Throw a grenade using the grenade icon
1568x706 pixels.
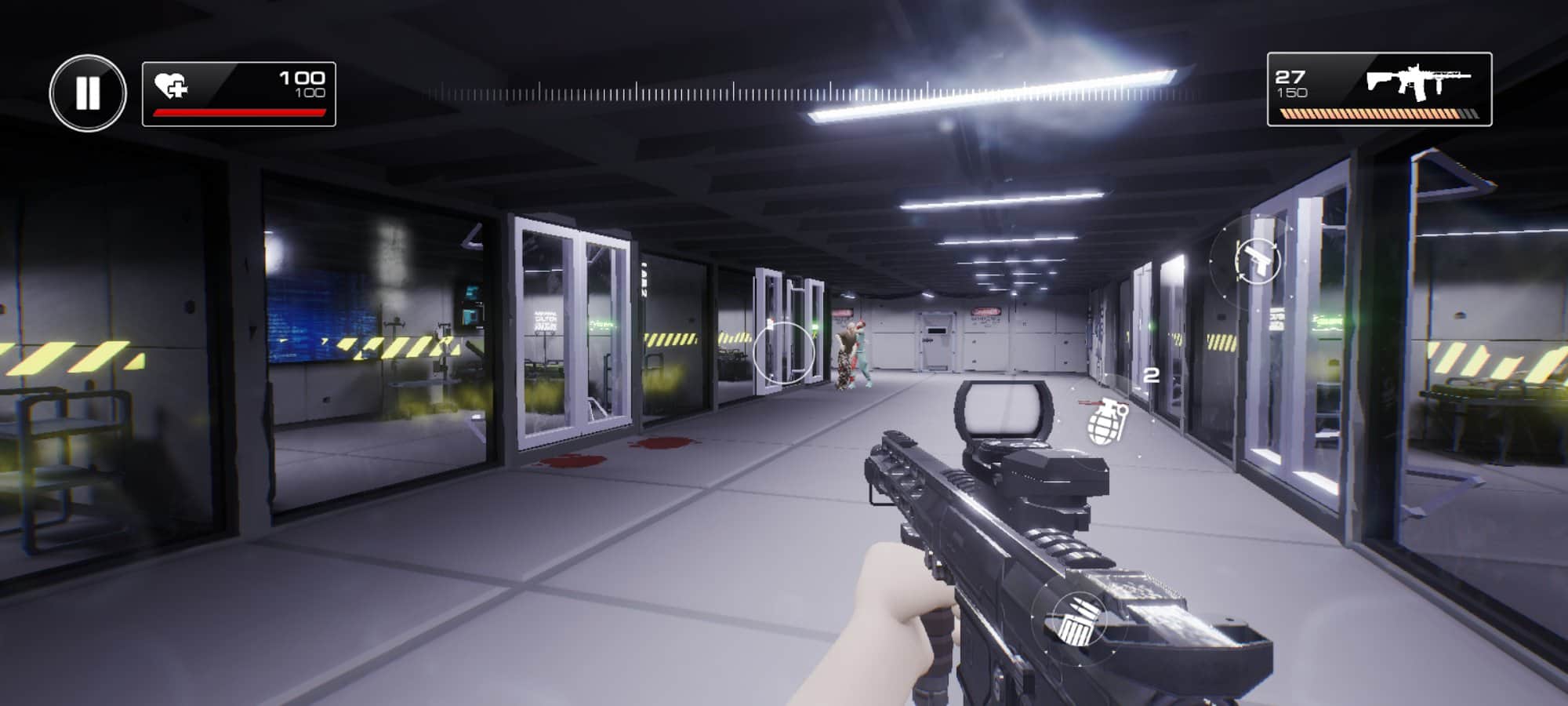[1106, 420]
